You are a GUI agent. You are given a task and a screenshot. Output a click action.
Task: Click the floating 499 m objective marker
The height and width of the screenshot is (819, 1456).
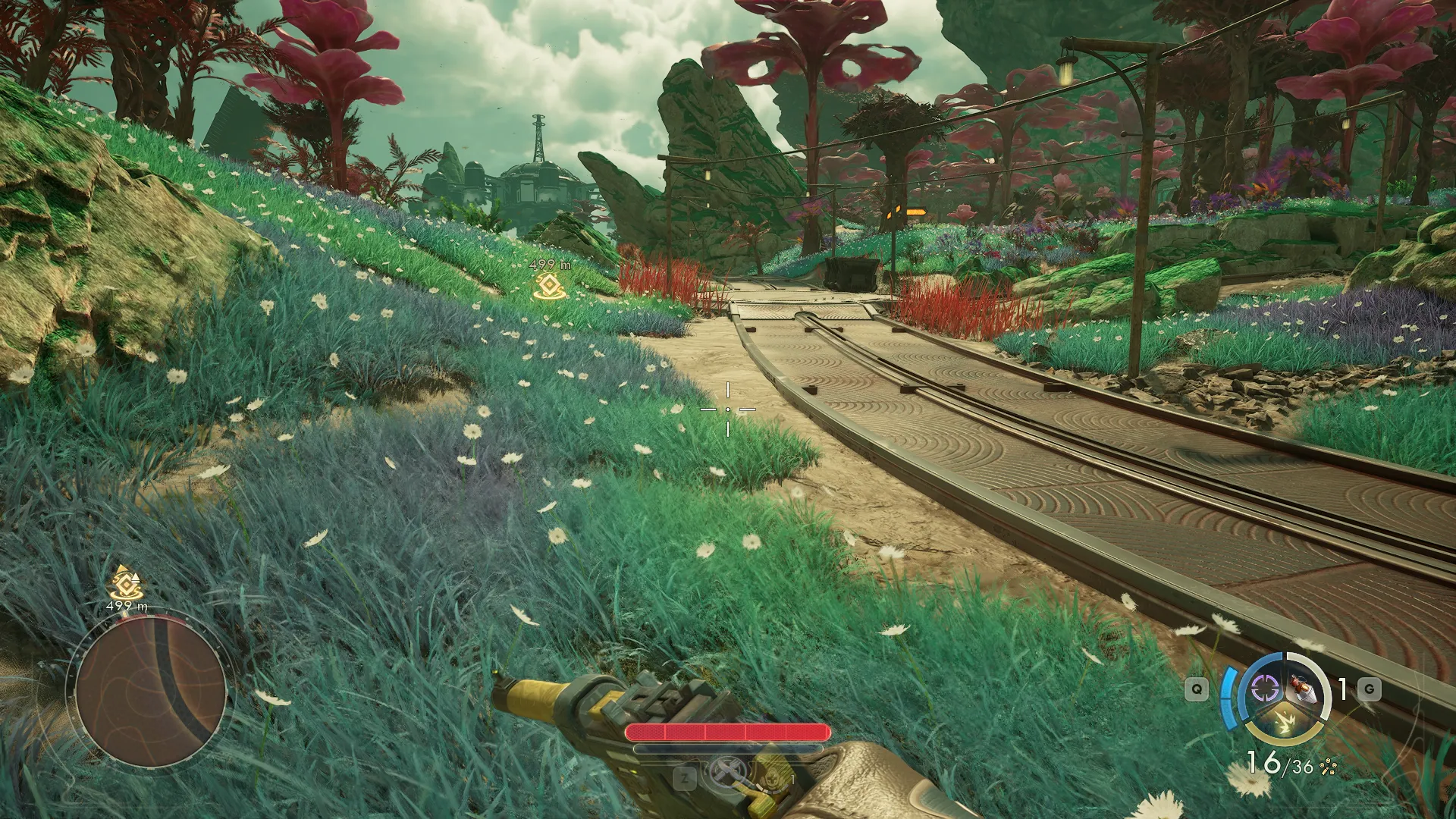point(548,285)
